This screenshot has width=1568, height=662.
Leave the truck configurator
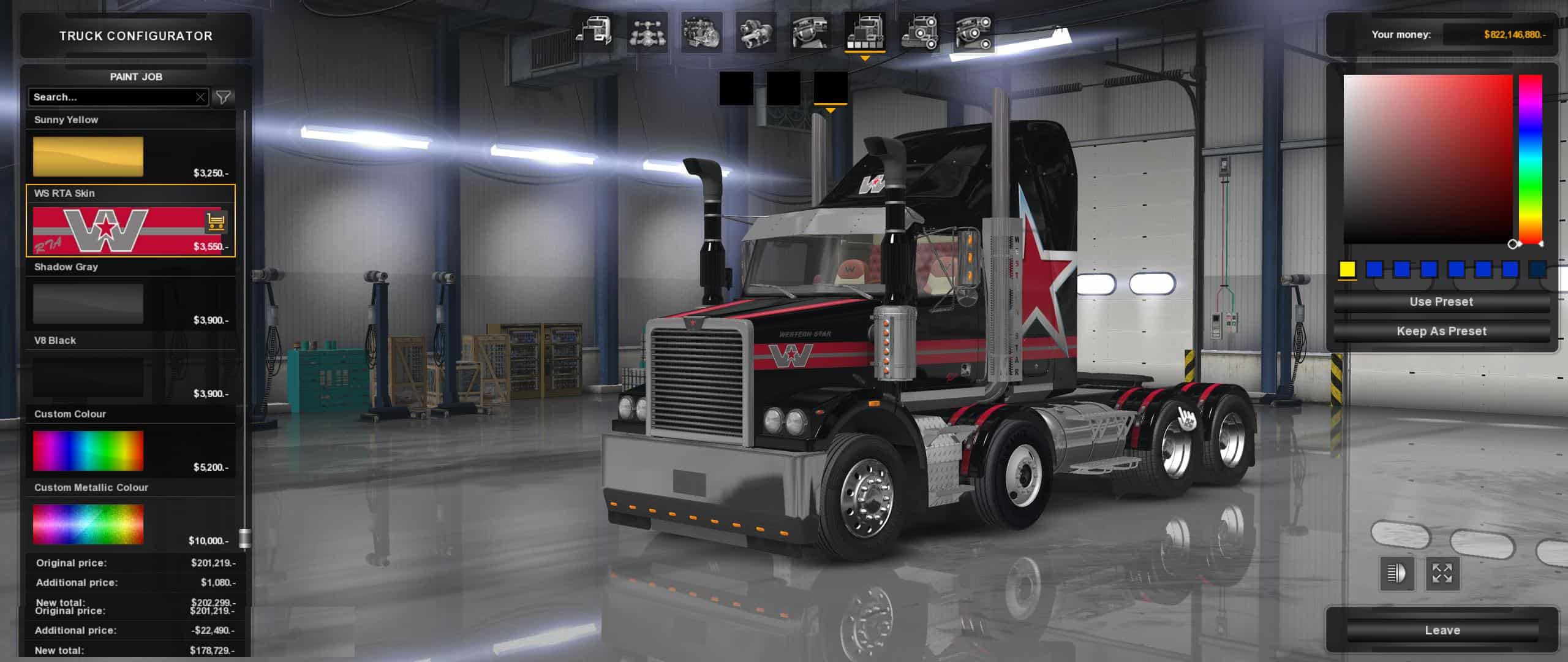pos(1442,630)
